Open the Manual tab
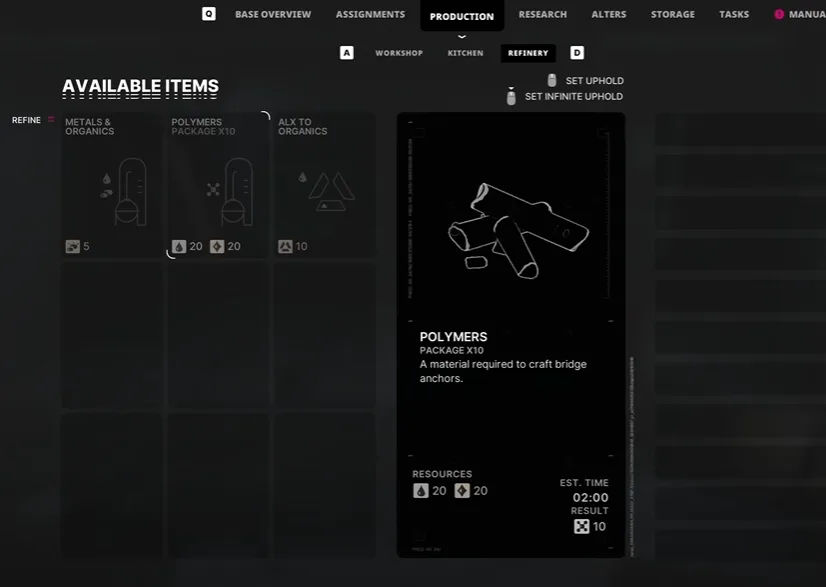Image resolution: width=826 pixels, height=587 pixels. point(805,15)
